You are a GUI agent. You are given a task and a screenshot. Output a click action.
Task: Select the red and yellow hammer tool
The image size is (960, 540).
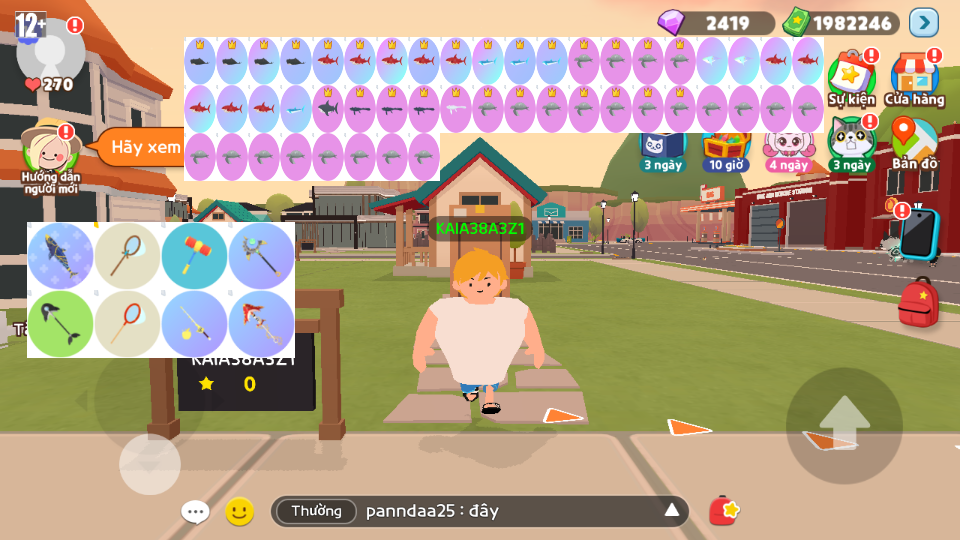[195, 256]
